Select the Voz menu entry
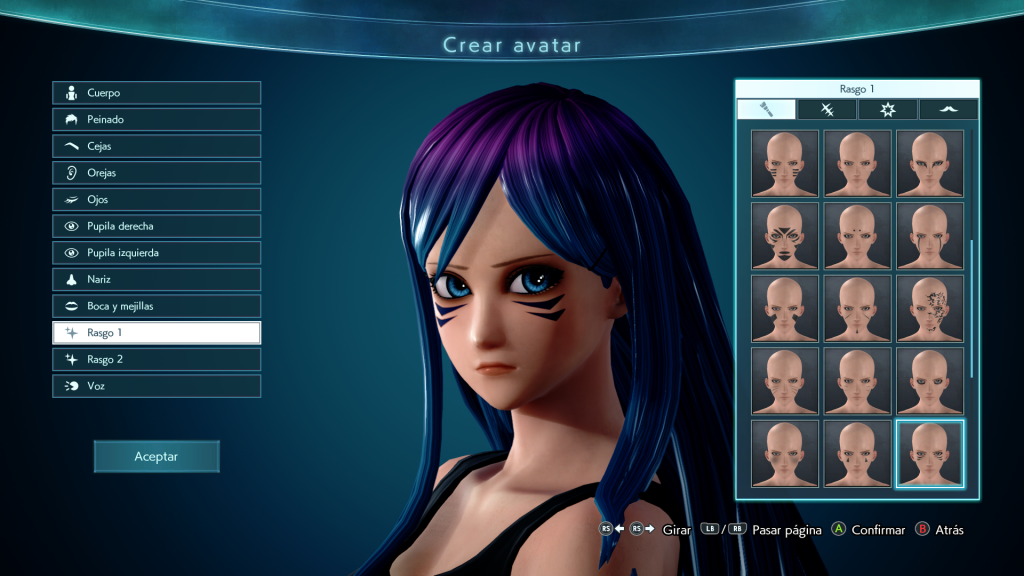The image size is (1024, 576). [x=157, y=385]
